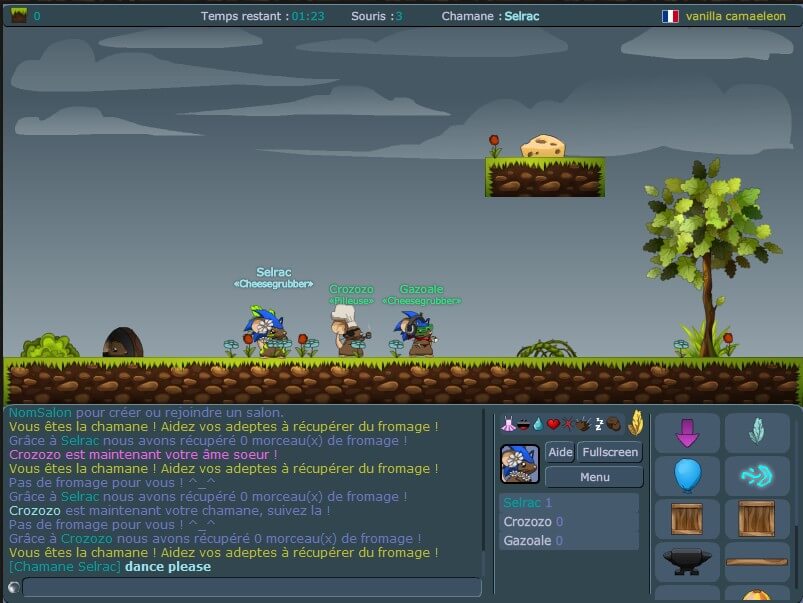Use the red heart emote
Image resolution: width=803 pixels, height=603 pixels.
(553, 424)
